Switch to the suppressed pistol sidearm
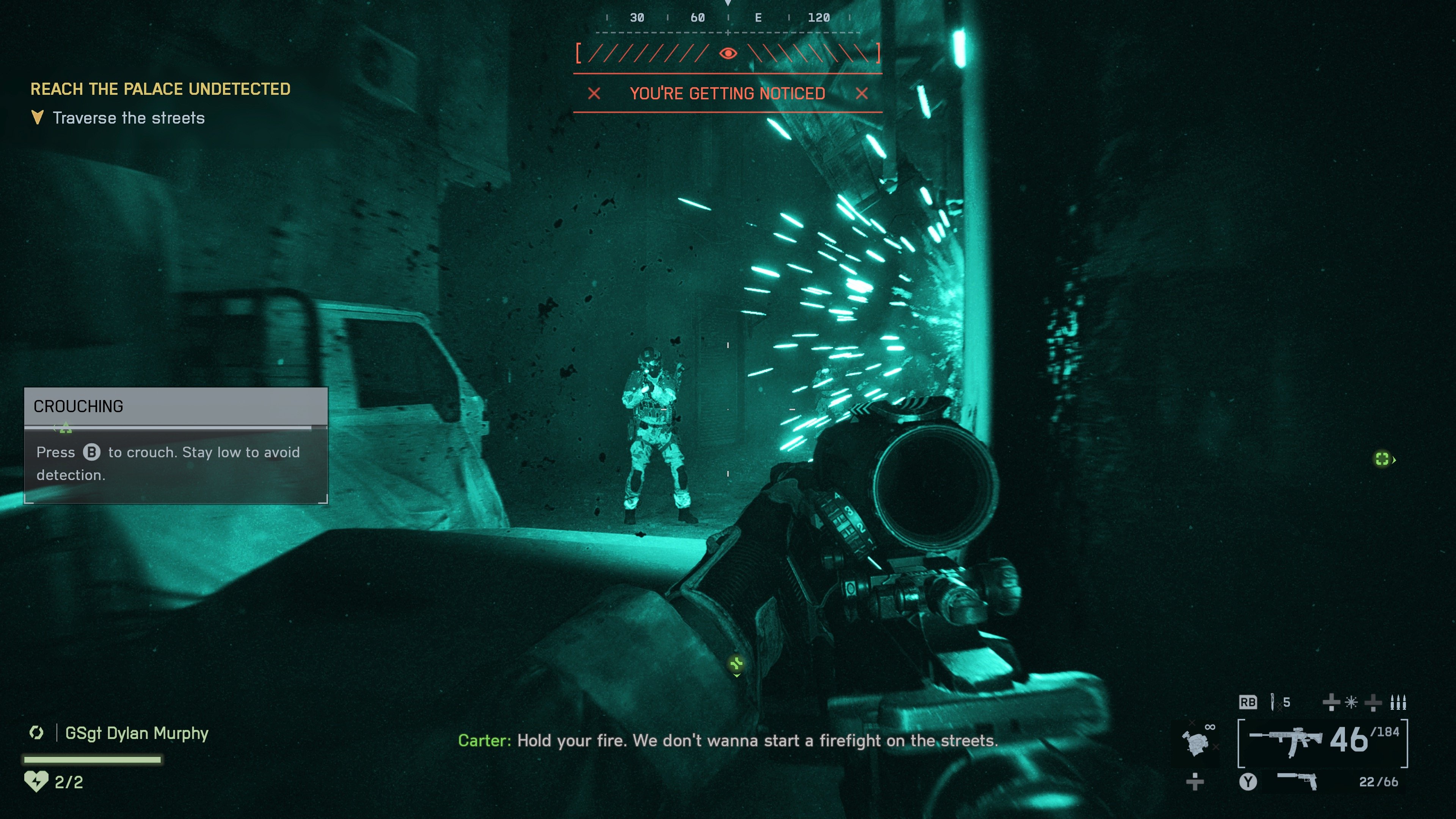This screenshot has width=1456, height=819. pos(1298,781)
